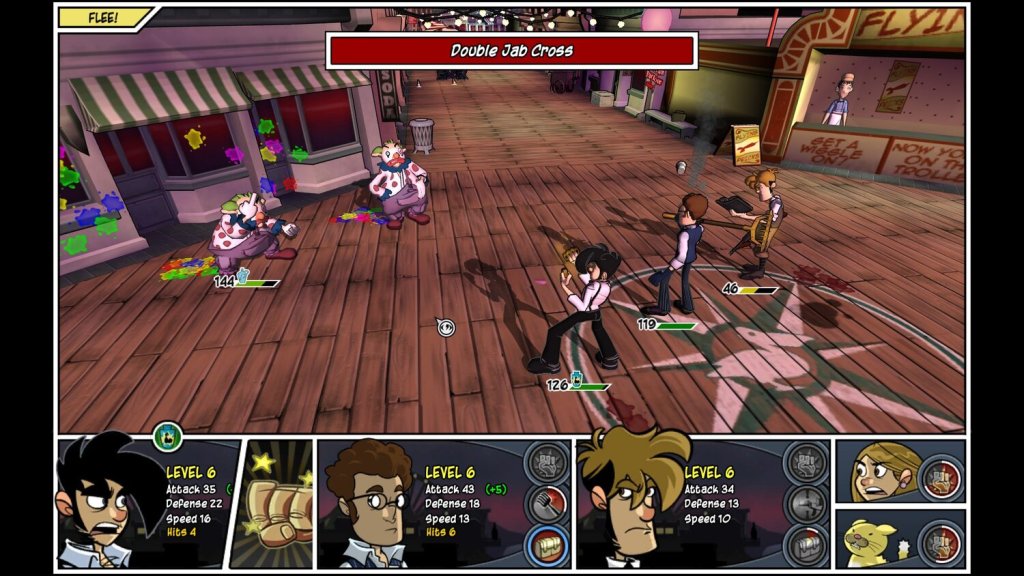Image resolution: width=1024 pixels, height=576 pixels.
Task: Click the green status badge above the black-haired portrait
Action: click(167, 436)
